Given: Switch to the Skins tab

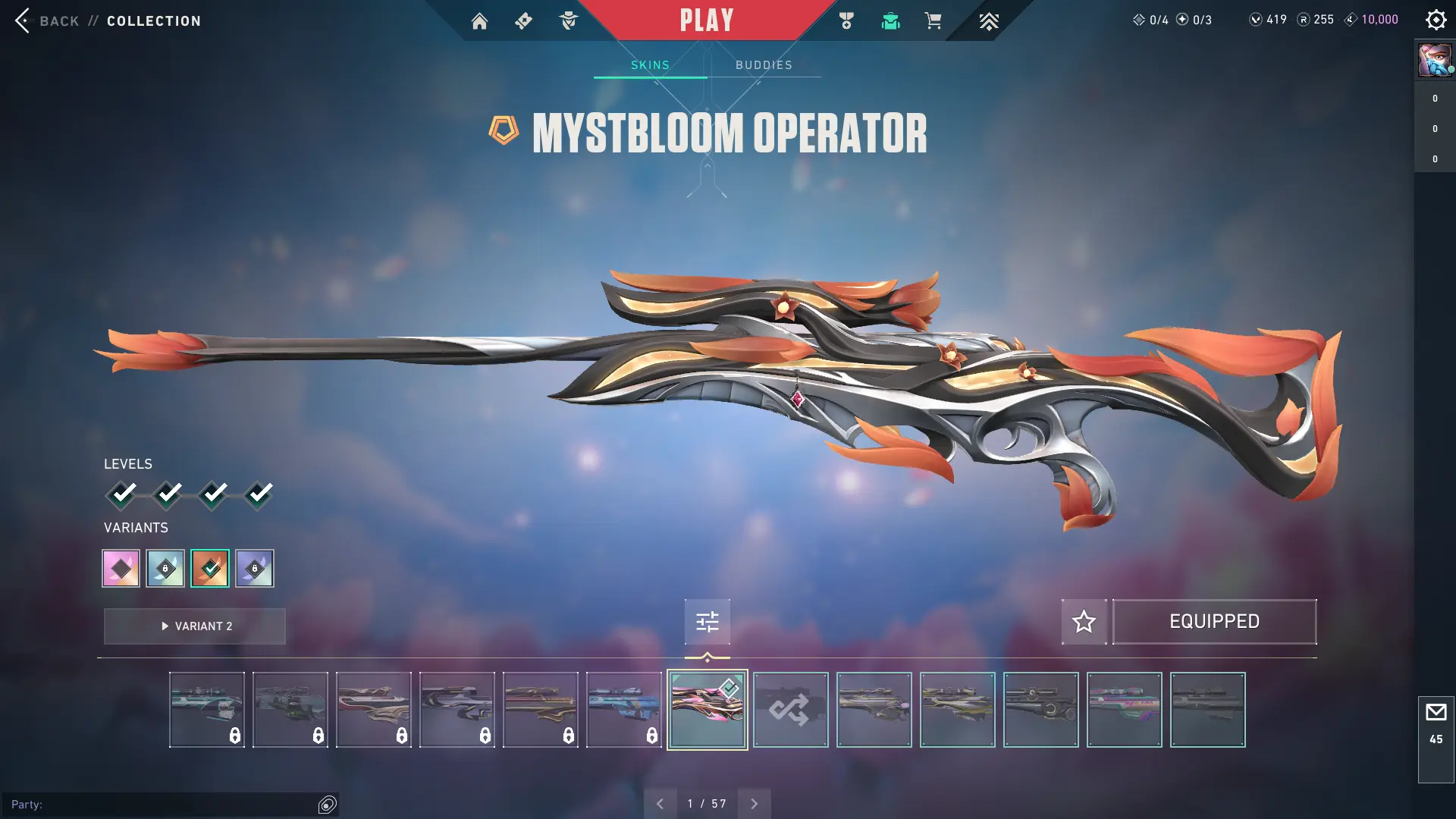Looking at the screenshot, I should tap(650, 65).
